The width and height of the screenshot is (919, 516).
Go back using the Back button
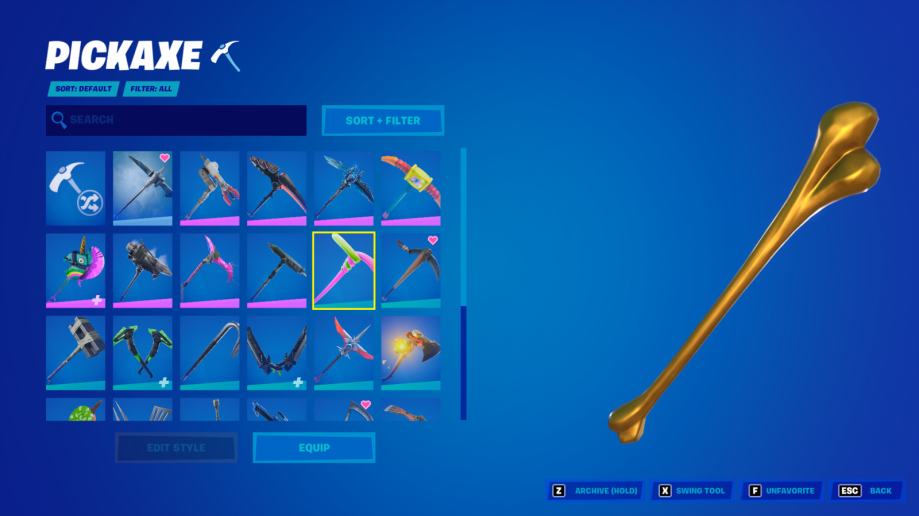pos(867,491)
